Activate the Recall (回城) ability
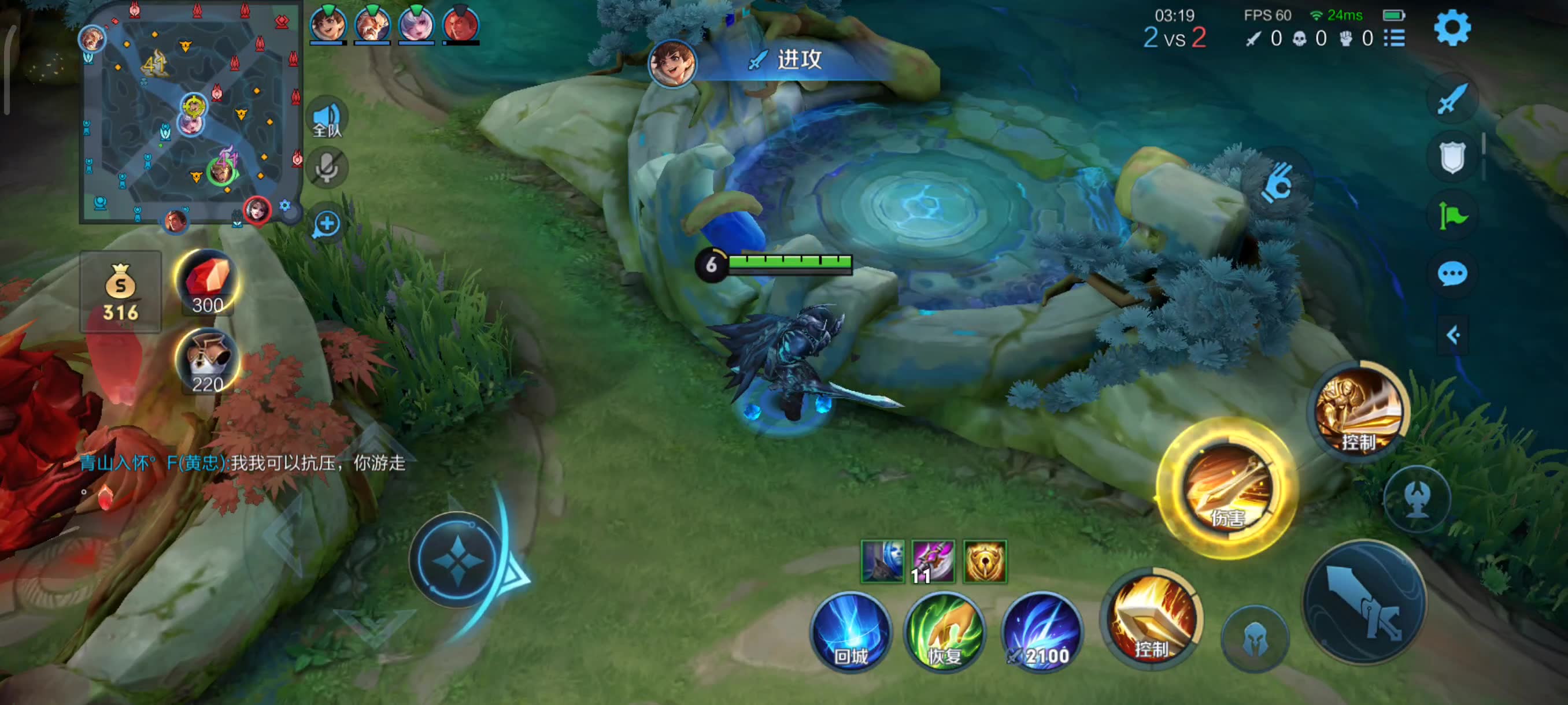This screenshot has height=705, width=1568. 850,633
